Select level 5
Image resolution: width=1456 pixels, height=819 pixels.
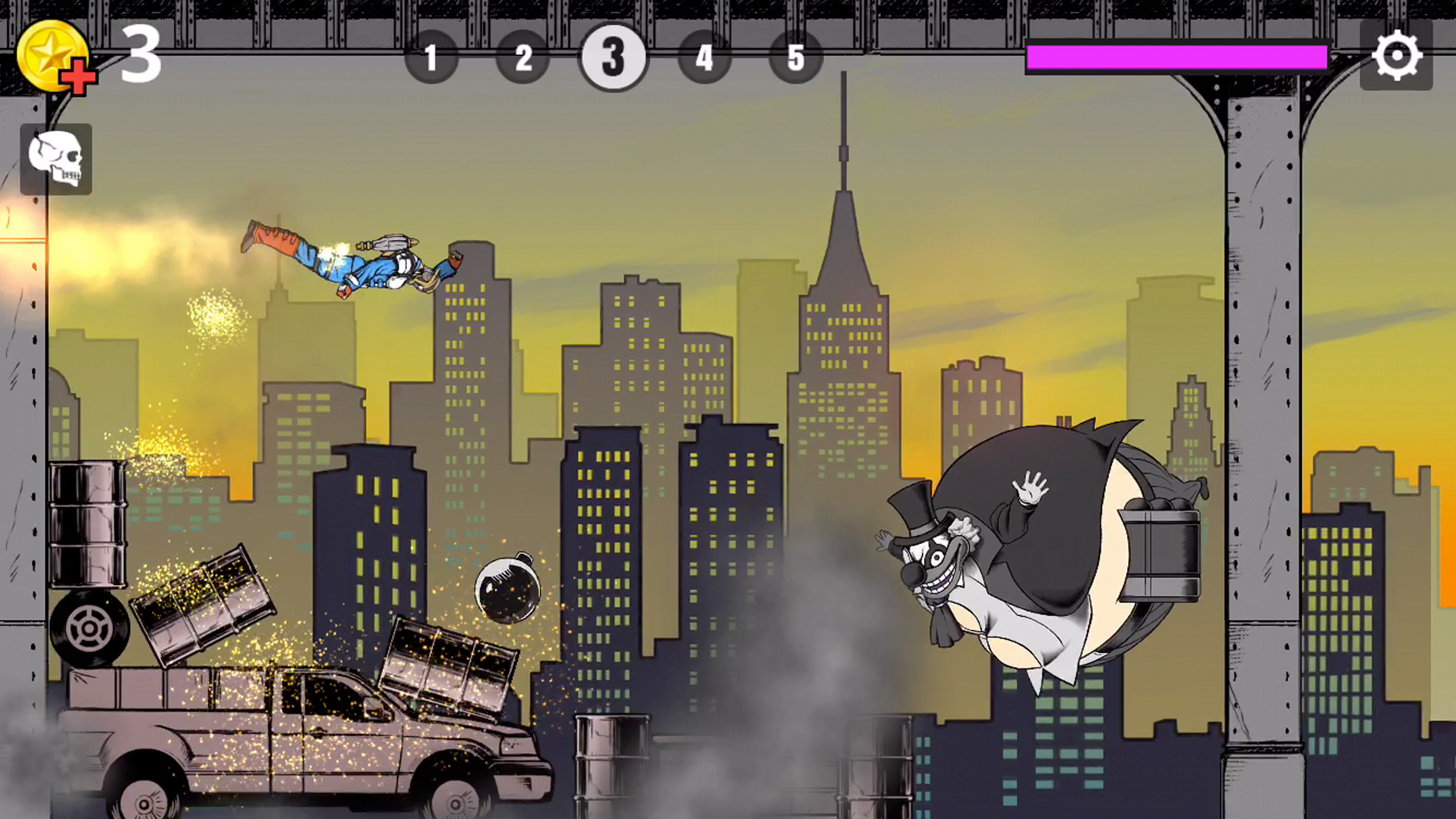[x=796, y=58]
